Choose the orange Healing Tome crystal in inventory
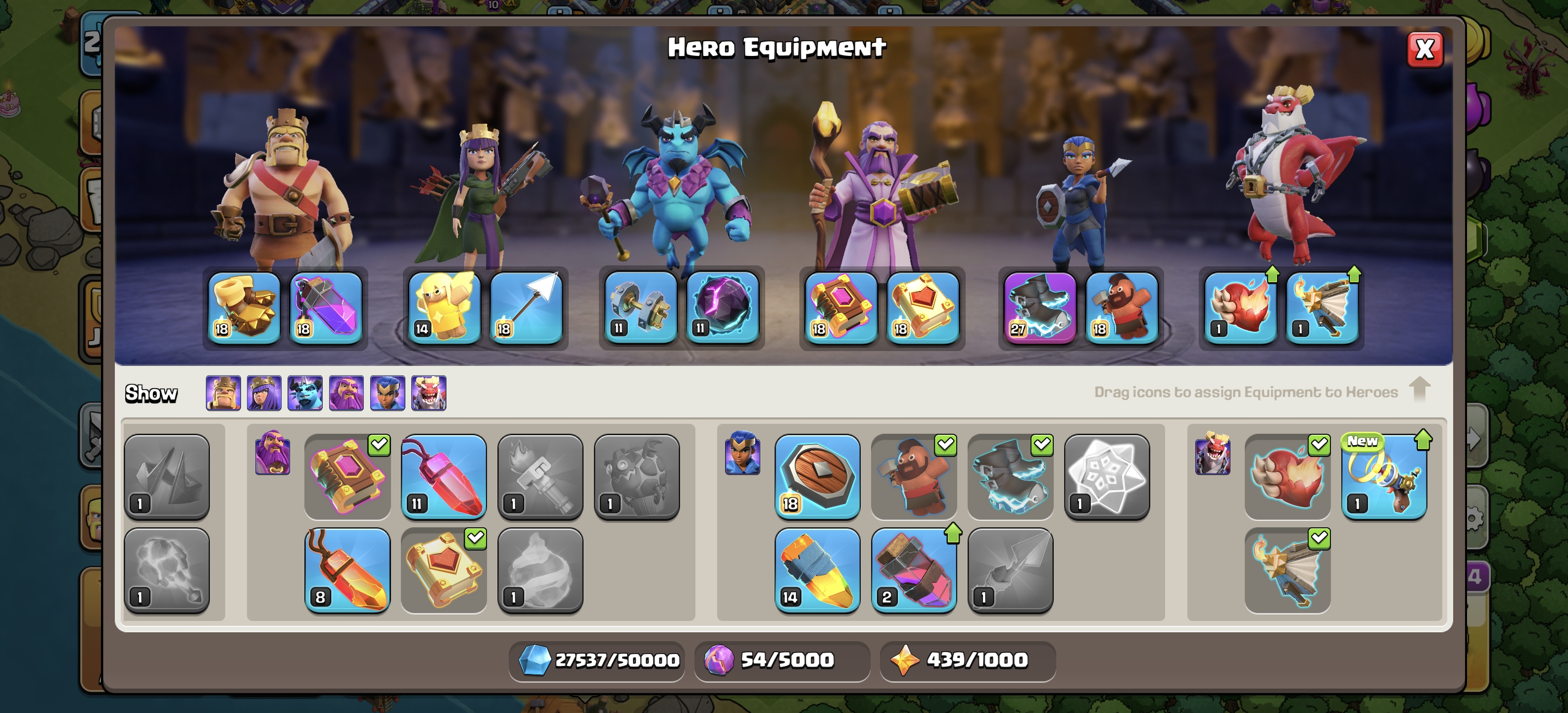The width and height of the screenshot is (1568, 713). coord(347,570)
